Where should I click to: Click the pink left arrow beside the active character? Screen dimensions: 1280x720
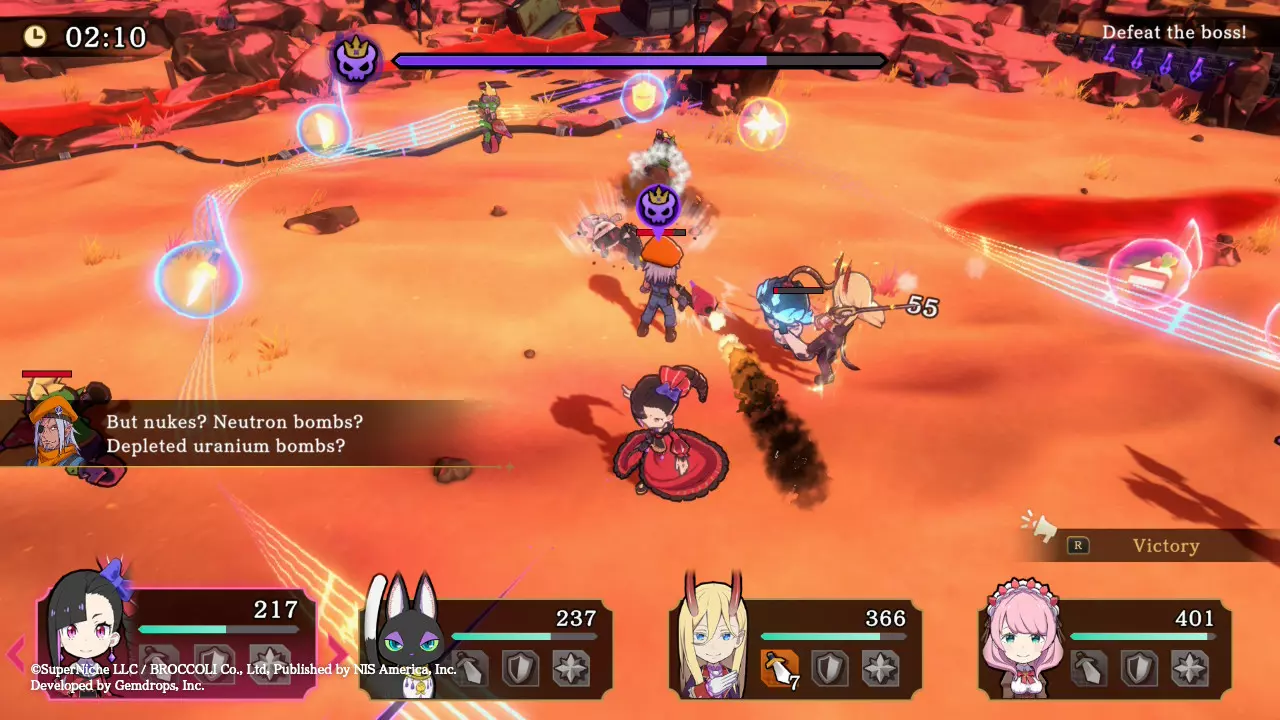pyautogui.click(x=15, y=654)
